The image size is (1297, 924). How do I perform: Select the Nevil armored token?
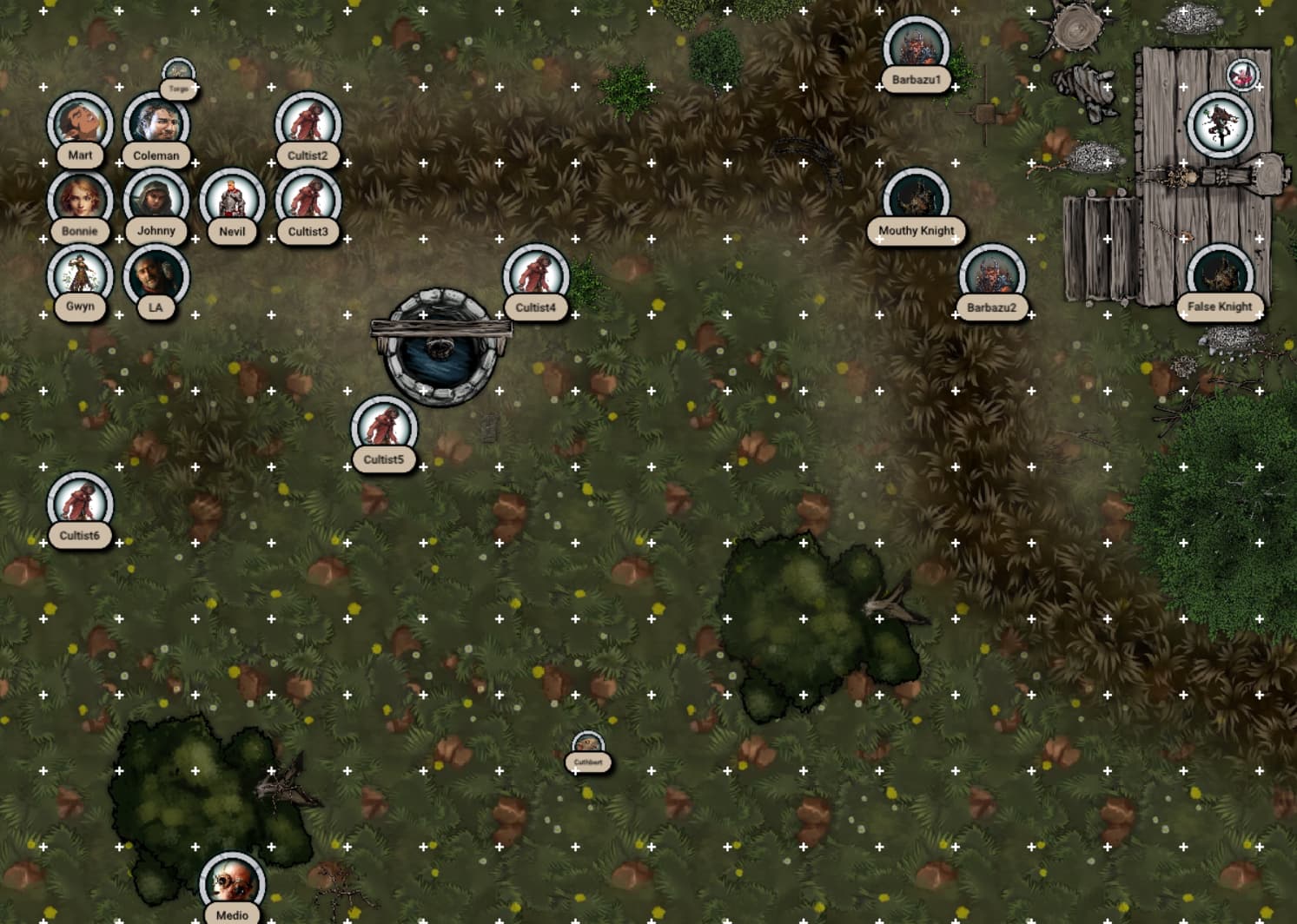click(x=232, y=201)
